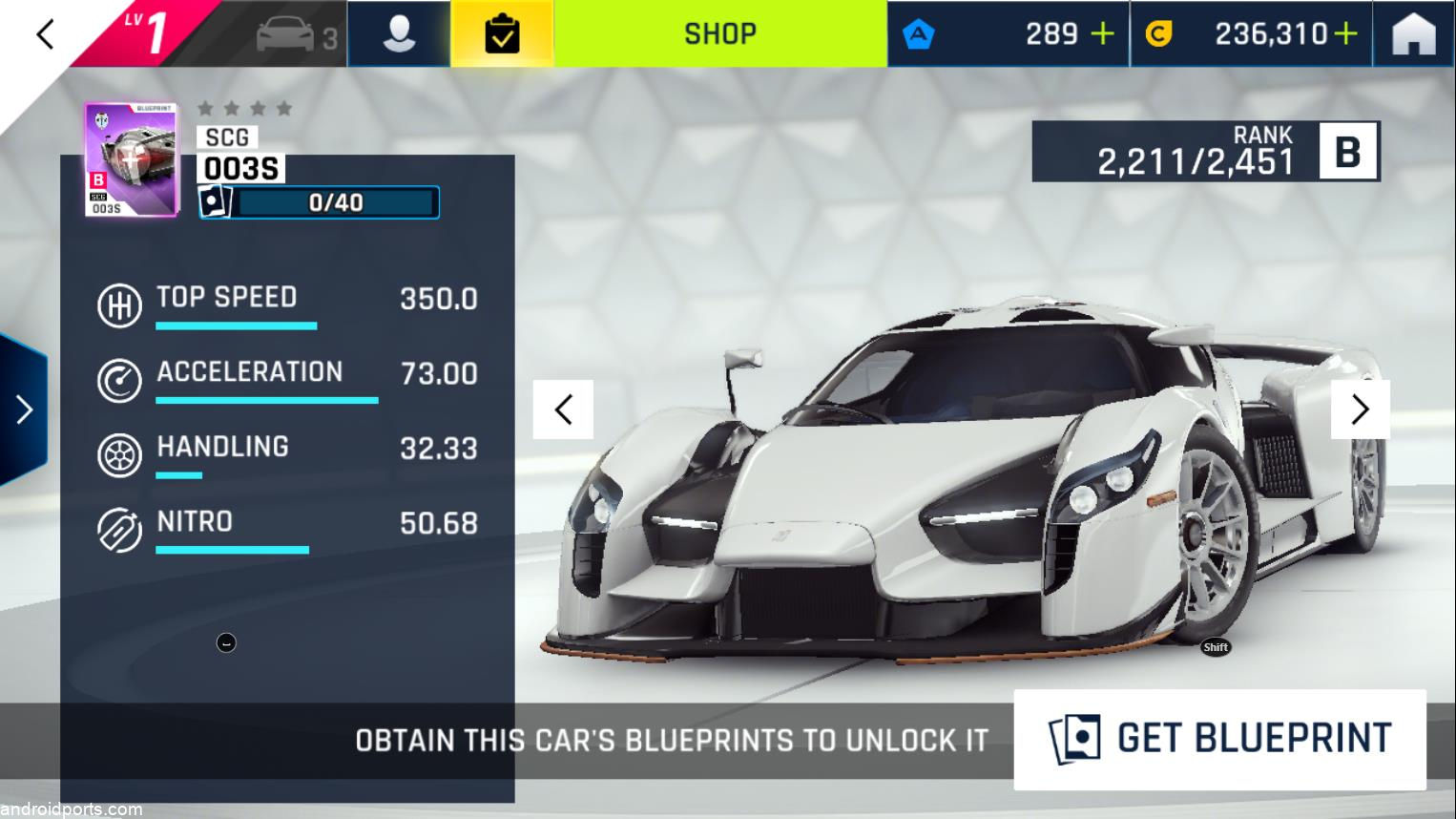Open the player profile icon

pyautogui.click(x=399, y=34)
